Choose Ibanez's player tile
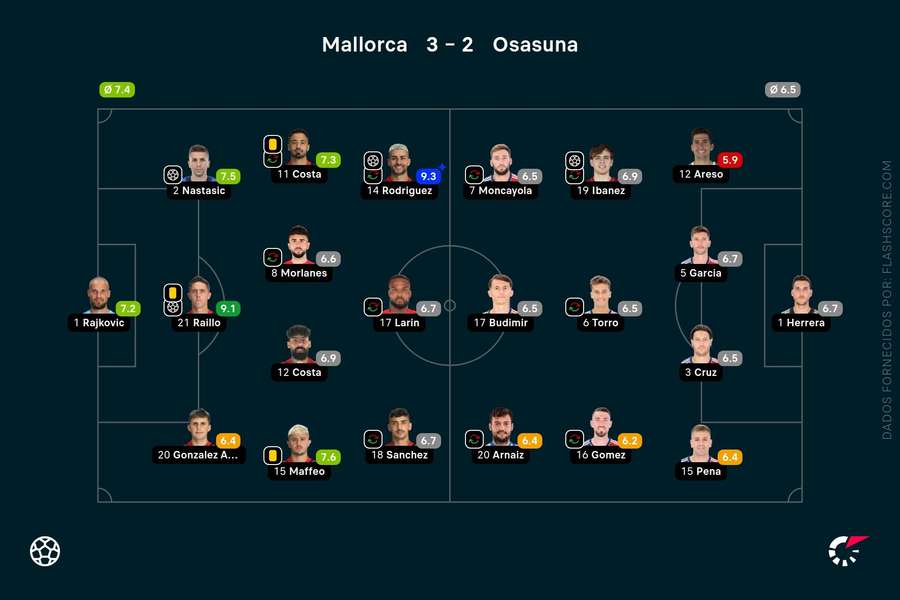Viewport: 900px width, 600px height. click(600, 164)
